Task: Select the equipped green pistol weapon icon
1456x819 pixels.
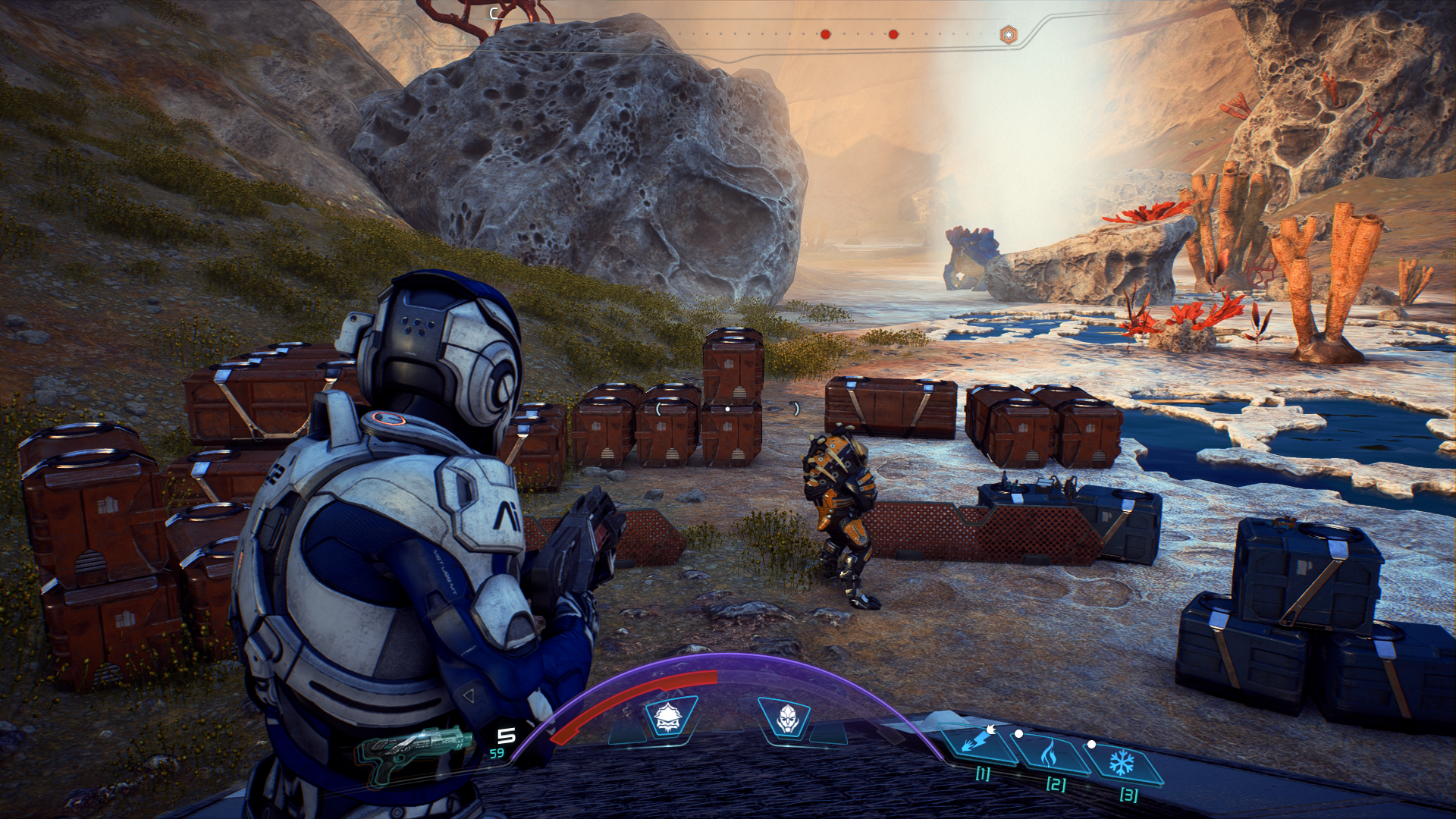Action: coord(414,749)
